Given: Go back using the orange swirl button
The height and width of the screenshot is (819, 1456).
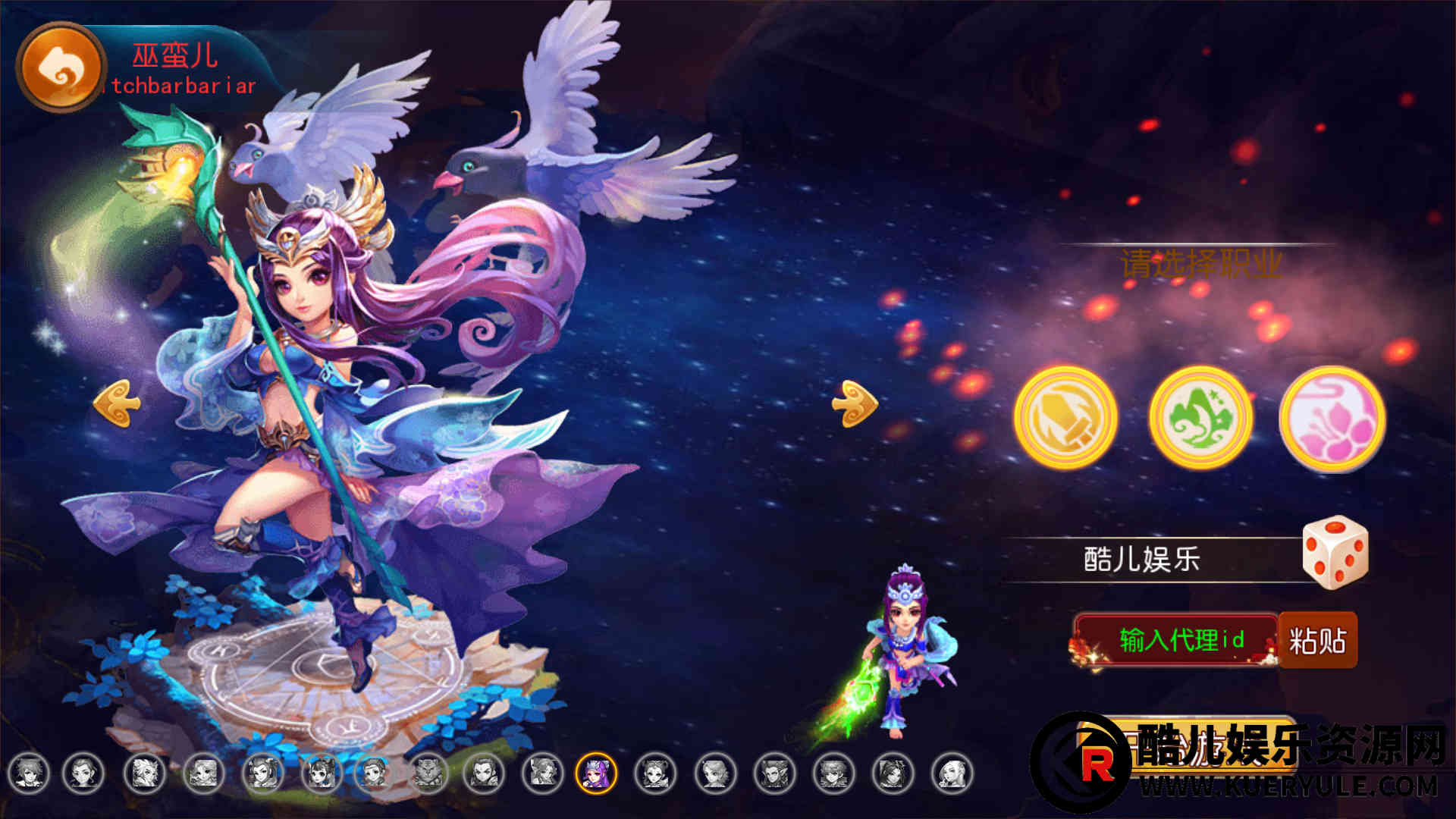Looking at the screenshot, I should pos(60,67).
